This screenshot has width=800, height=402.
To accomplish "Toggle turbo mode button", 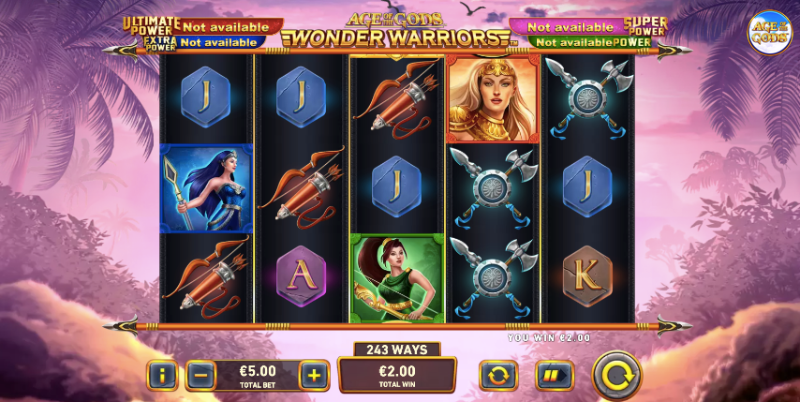I will tap(552, 376).
